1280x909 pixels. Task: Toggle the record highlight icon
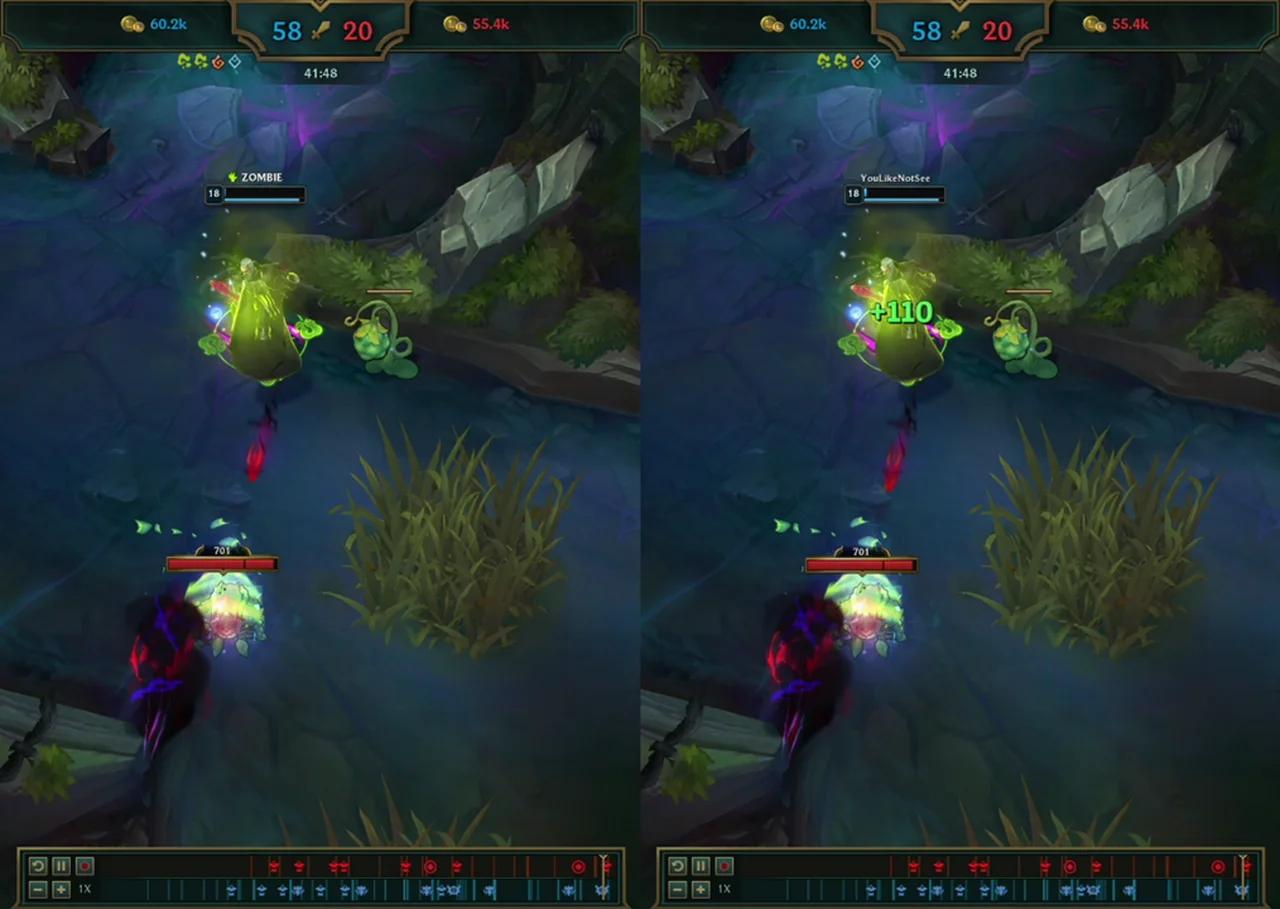[x=85, y=866]
